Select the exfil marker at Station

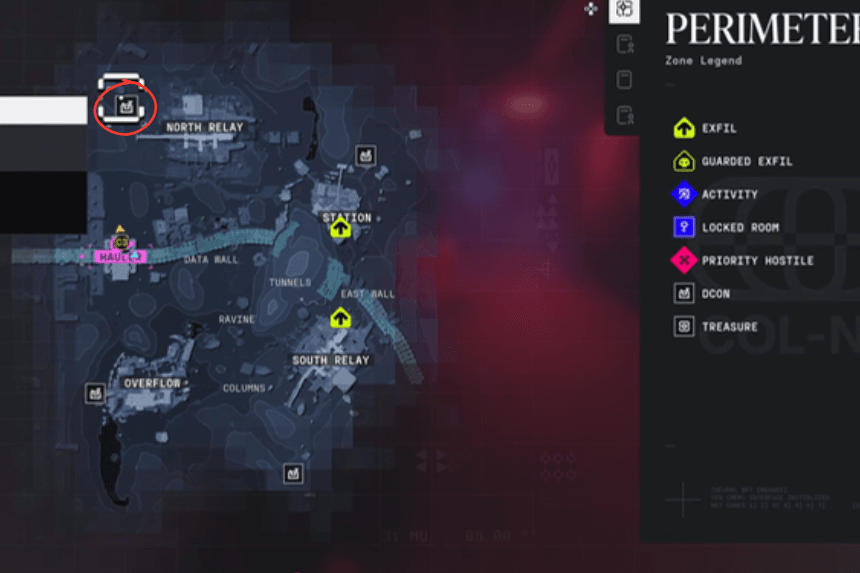340,229
